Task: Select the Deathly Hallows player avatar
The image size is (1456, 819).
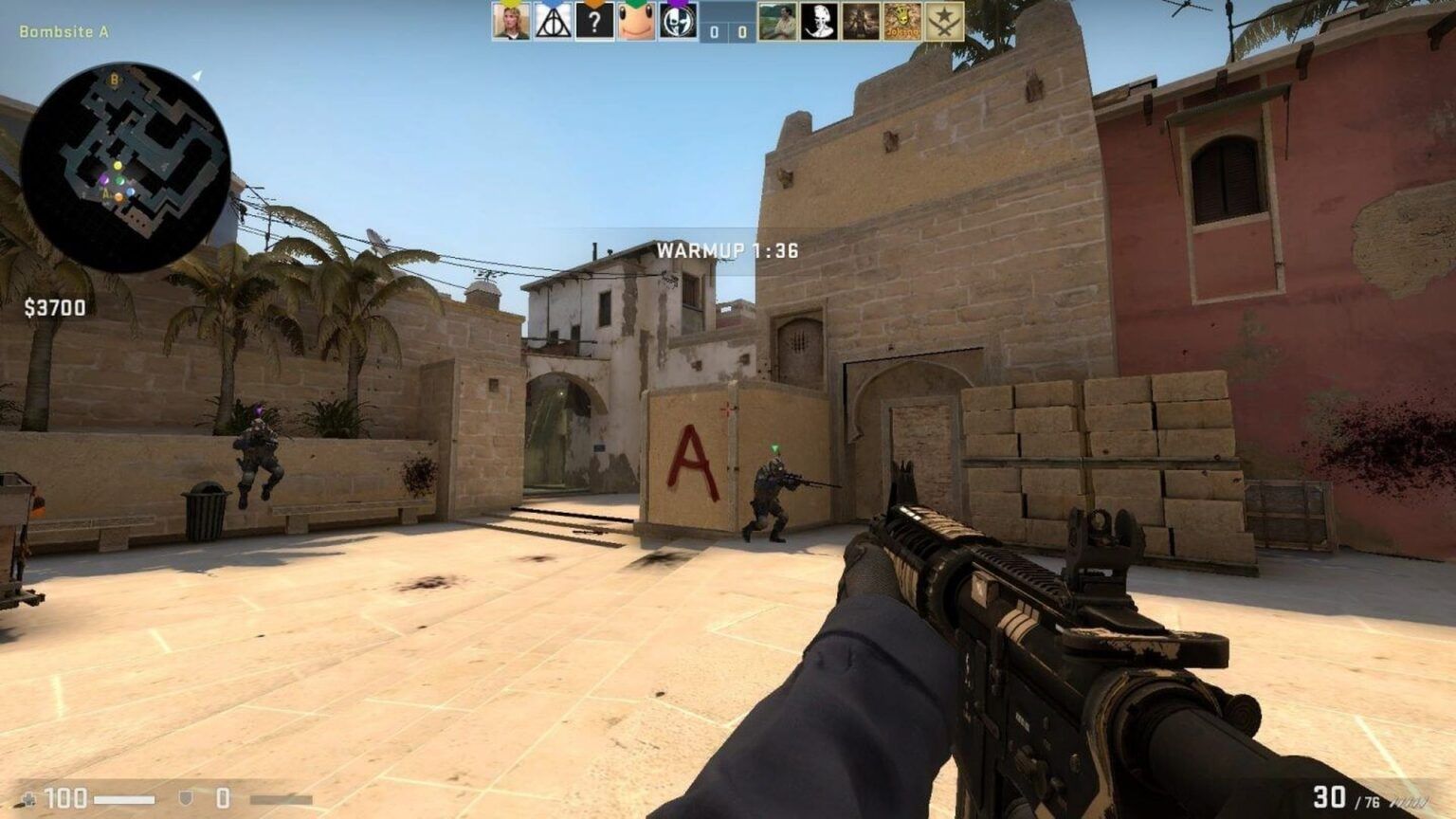Action: point(551,21)
